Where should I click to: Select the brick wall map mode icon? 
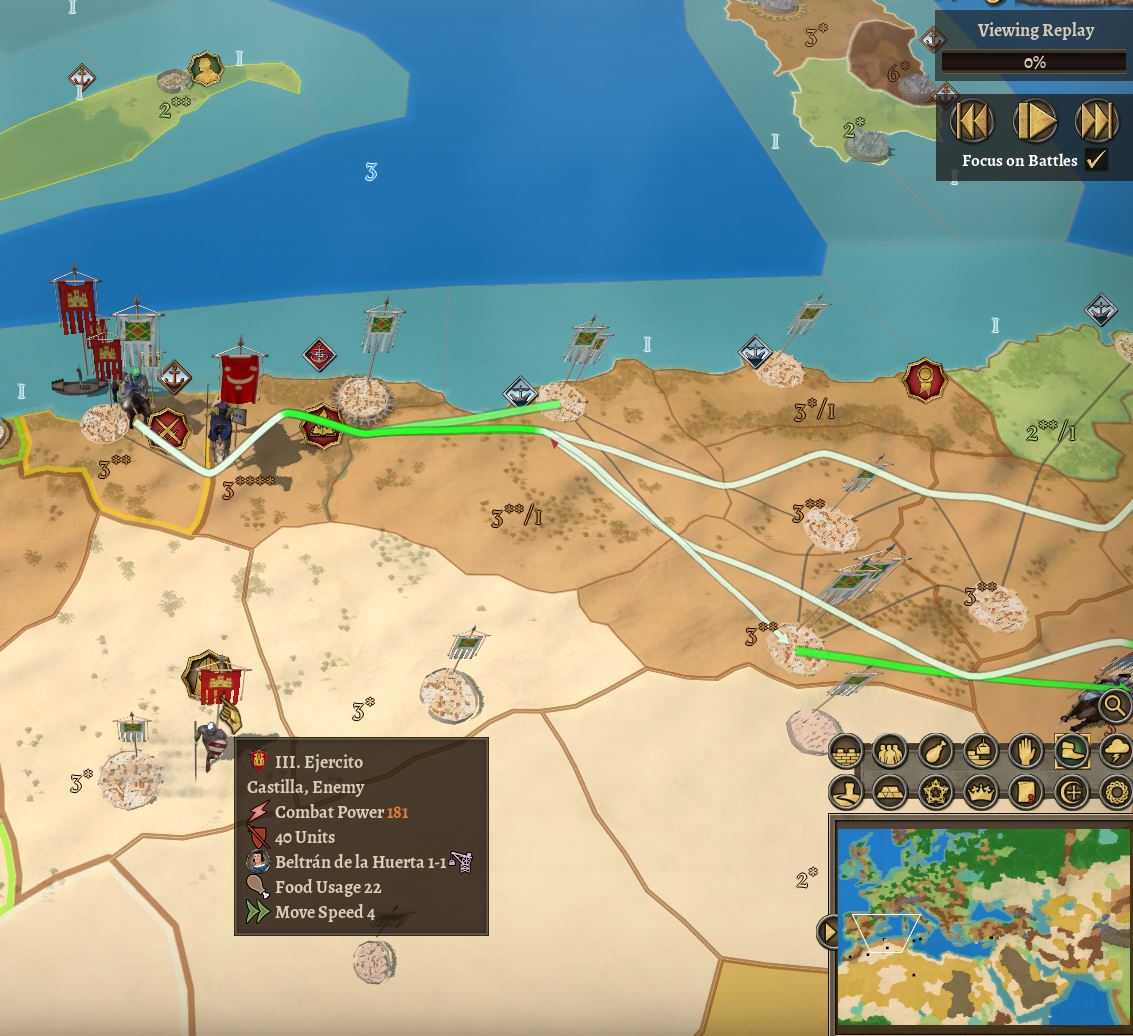(x=847, y=751)
